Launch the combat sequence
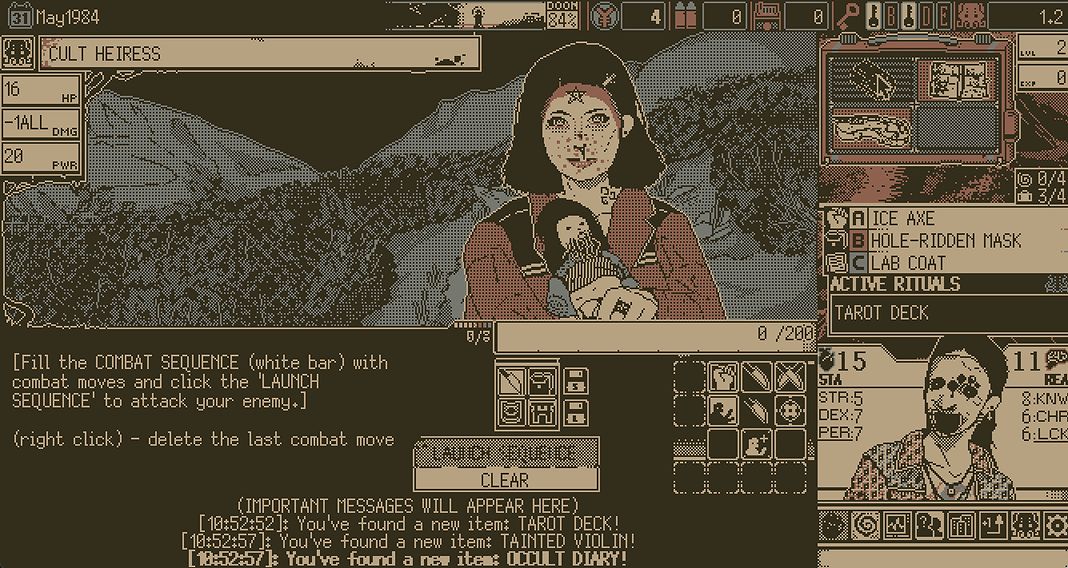 click(506, 453)
